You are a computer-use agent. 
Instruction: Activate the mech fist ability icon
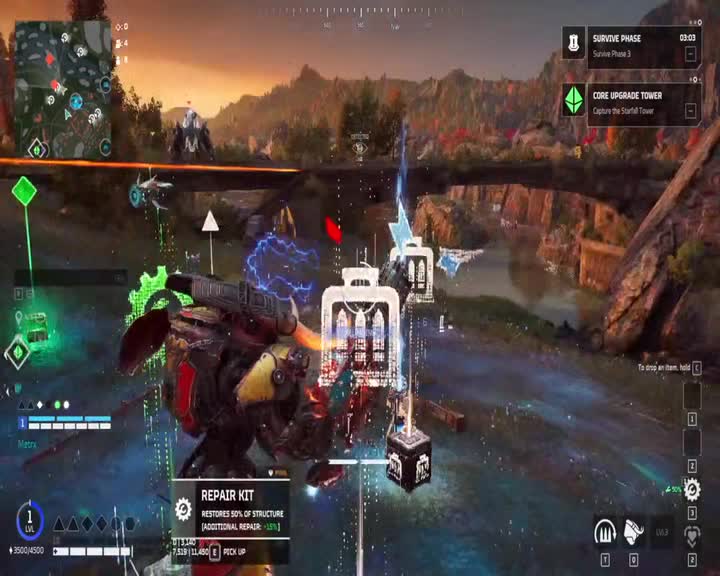pyautogui.click(x=633, y=532)
